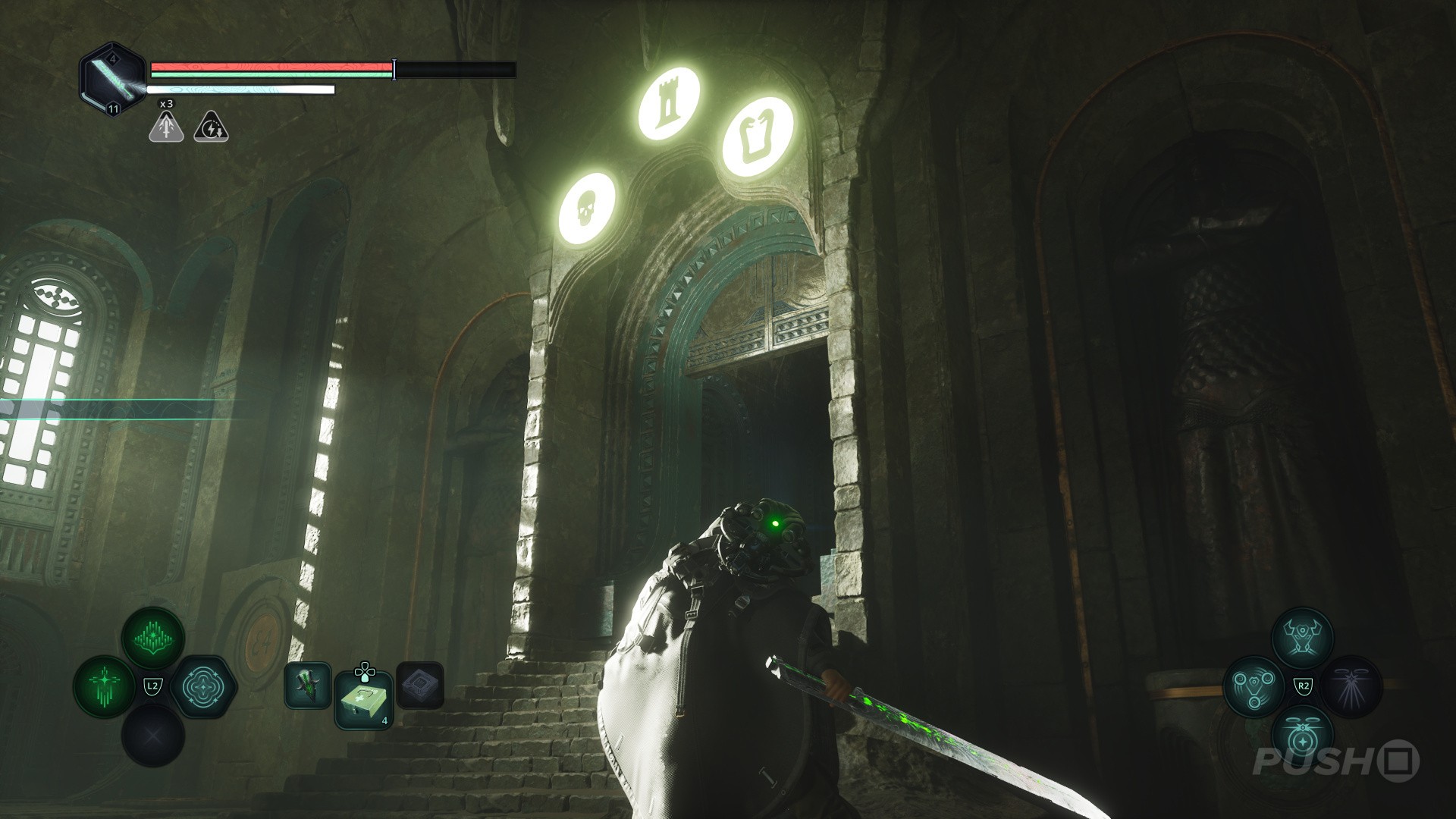1456x819 pixels.
Task: Activate the concentric rings hexagon ability
Action: [x=202, y=687]
